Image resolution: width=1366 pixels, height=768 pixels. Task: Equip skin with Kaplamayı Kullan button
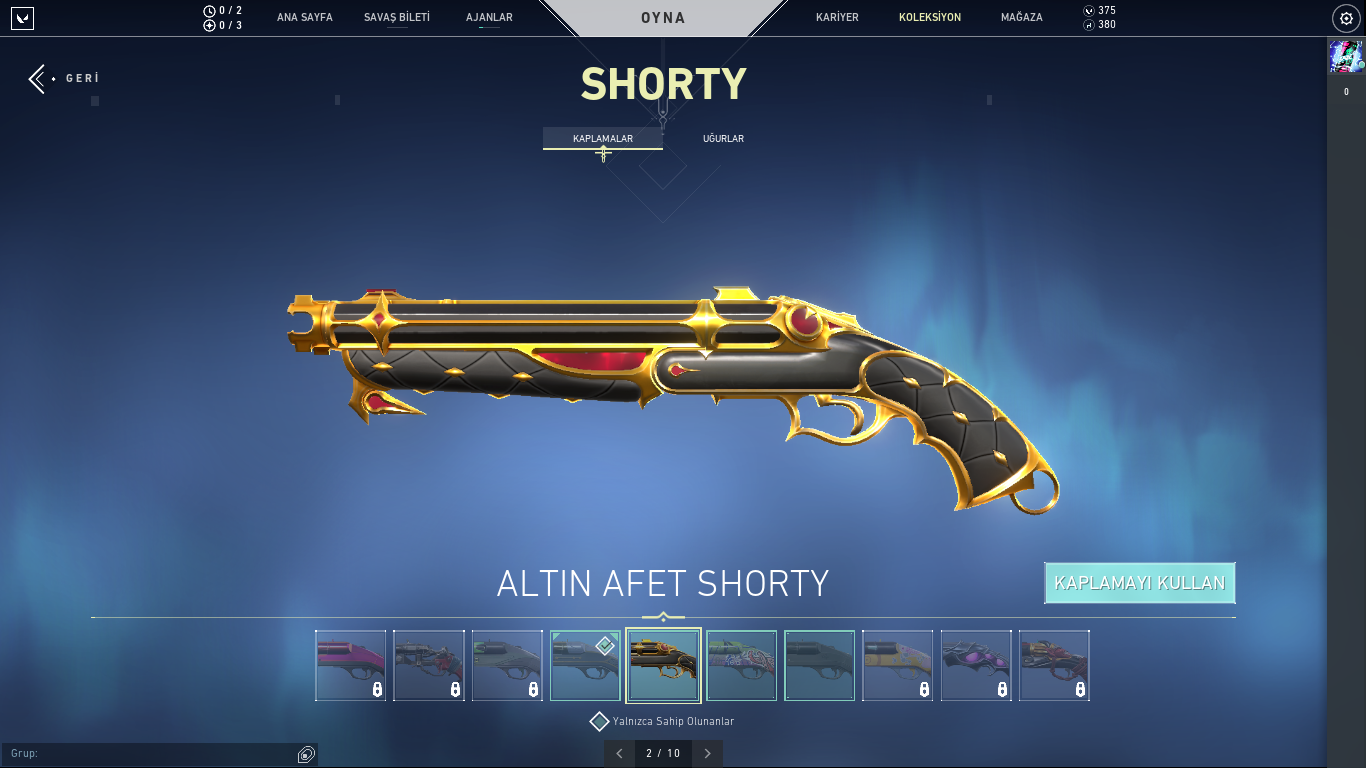point(1139,583)
